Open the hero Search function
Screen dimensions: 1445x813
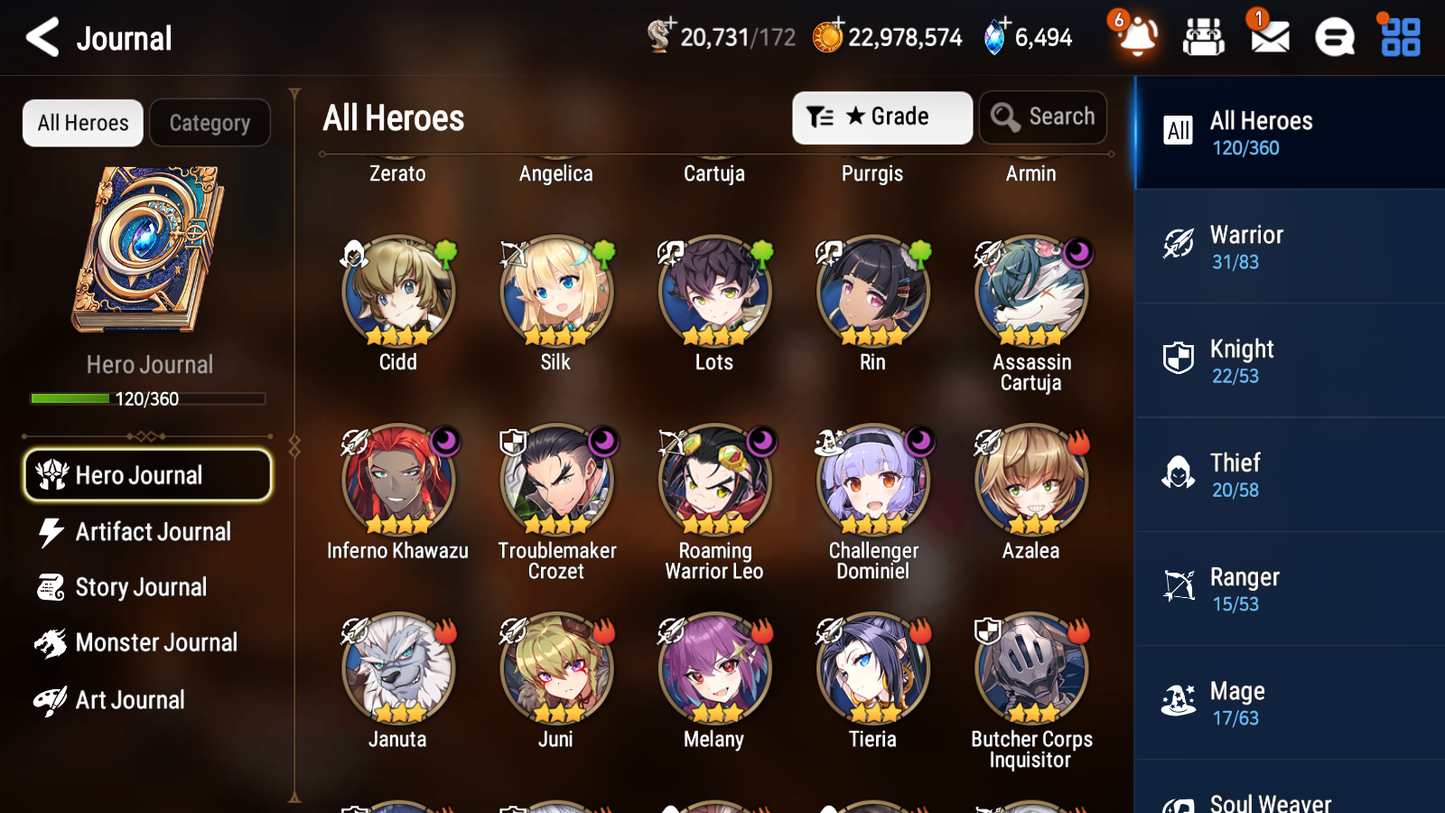tap(1043, 116)
